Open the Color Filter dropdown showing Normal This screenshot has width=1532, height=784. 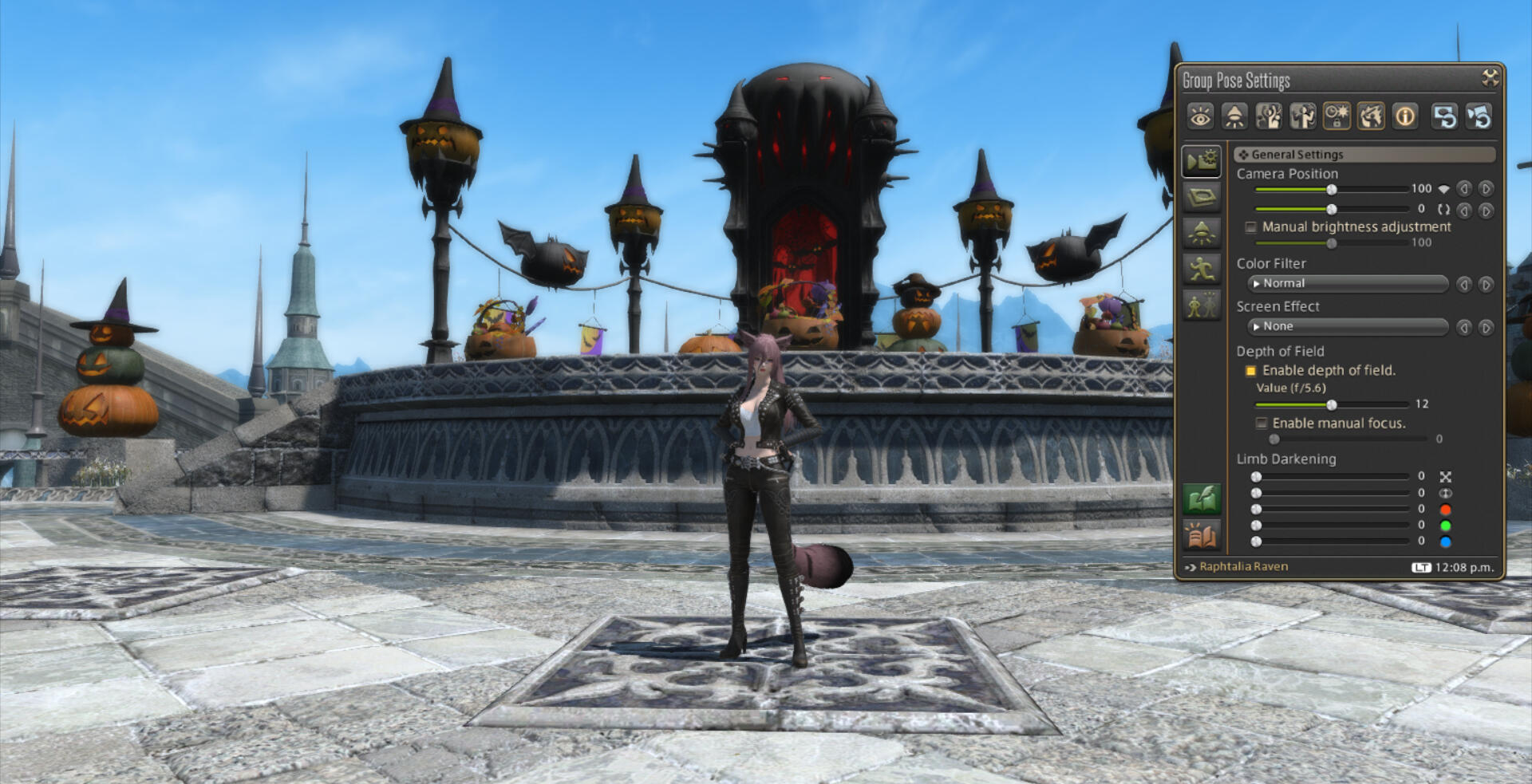[x=1348, y=283]
